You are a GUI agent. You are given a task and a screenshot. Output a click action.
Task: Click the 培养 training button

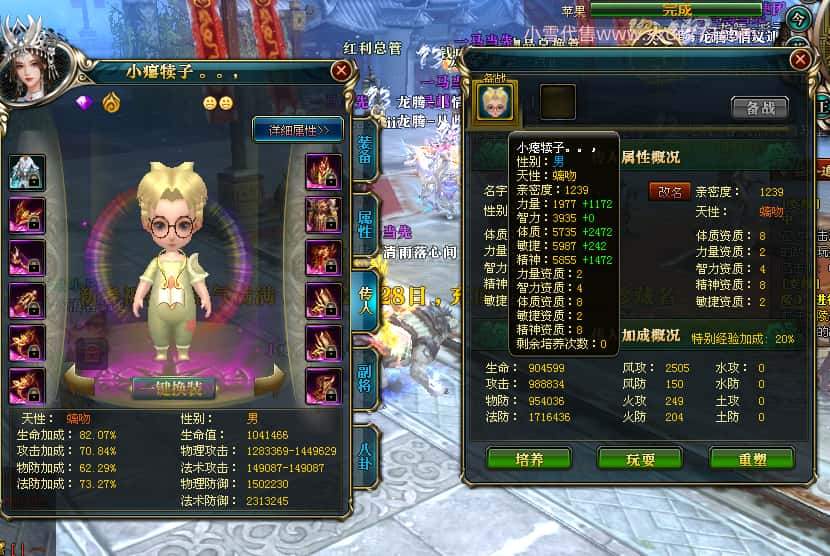[529, 459]
